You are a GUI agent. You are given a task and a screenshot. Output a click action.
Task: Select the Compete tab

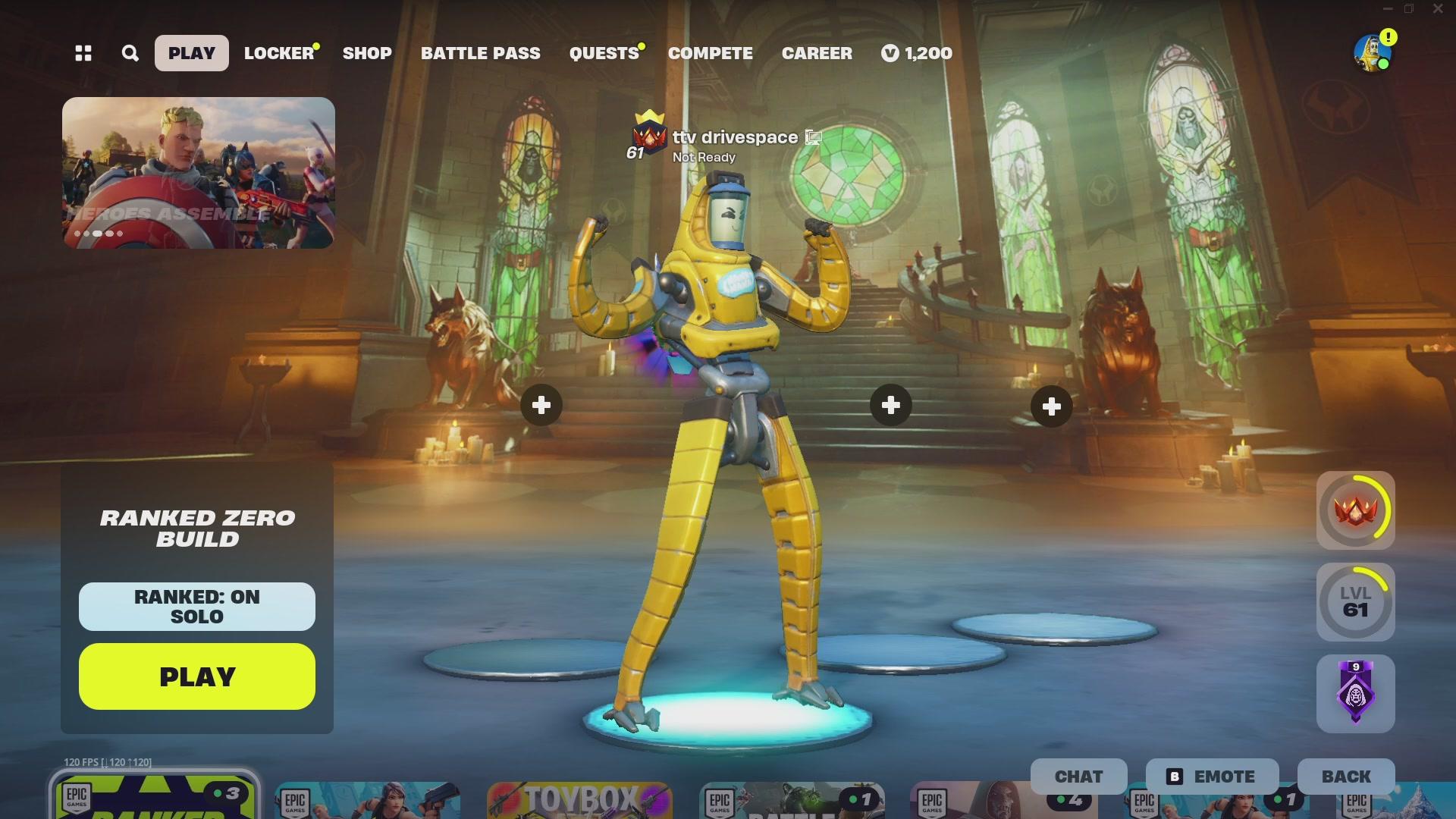pyautogui.click(x=710, y=53)
